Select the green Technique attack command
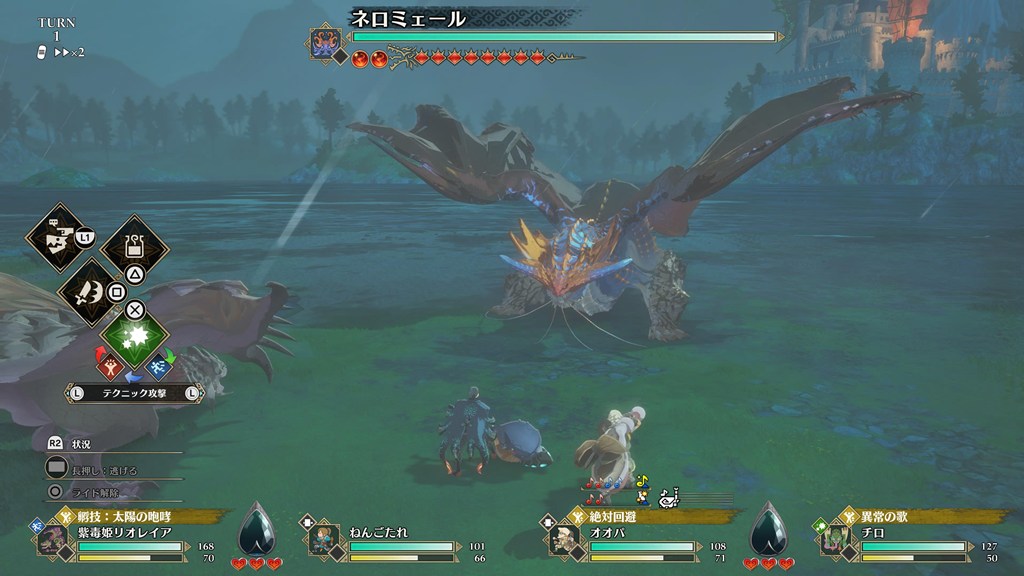Image resolution: width=1024 pixels, height=576 pixels. (x=135, y=337)
